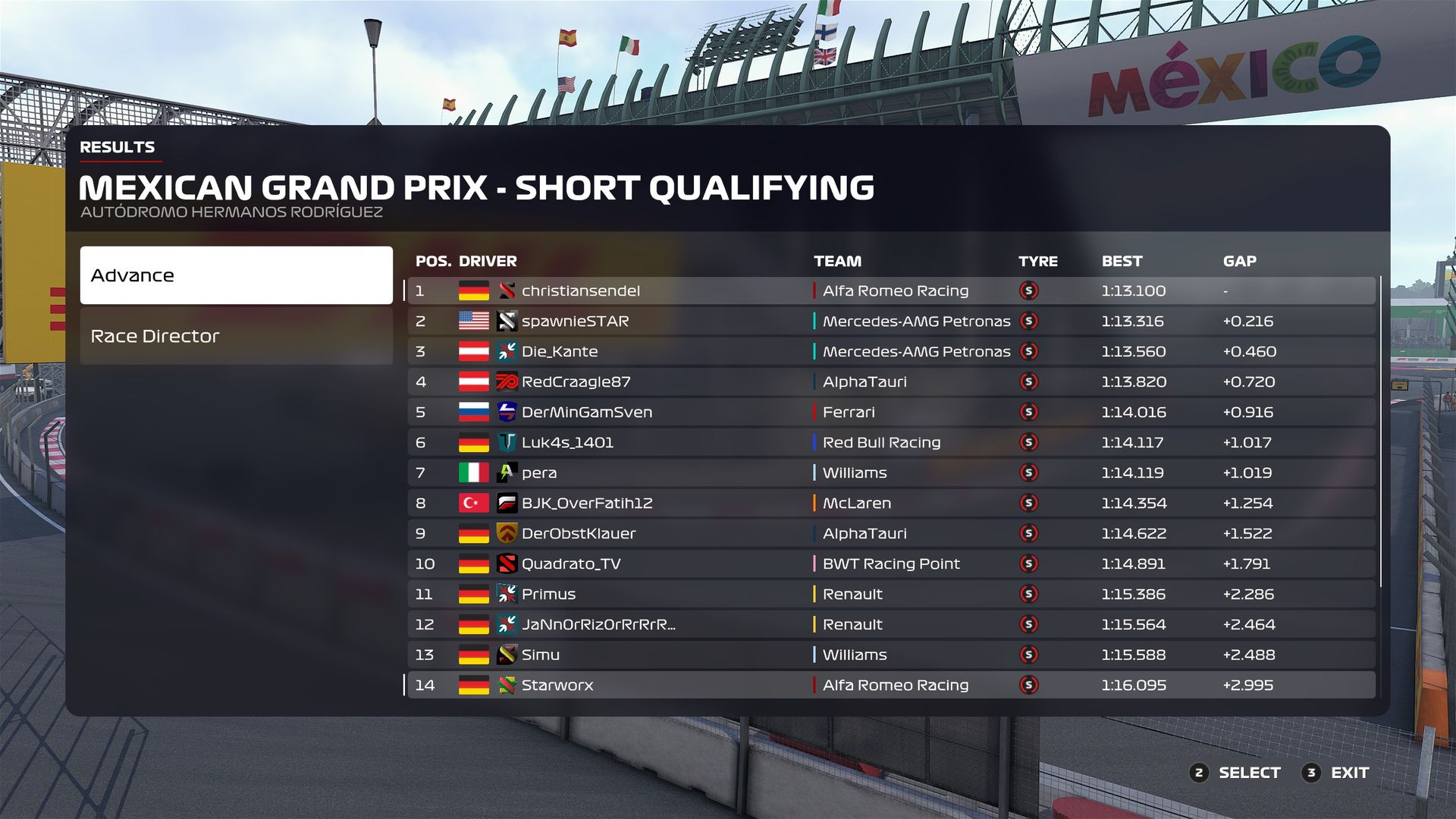Pick the Luk4s_1401 driver entry
Viewport: 1456px width, 819px height.
click(891, 442)
